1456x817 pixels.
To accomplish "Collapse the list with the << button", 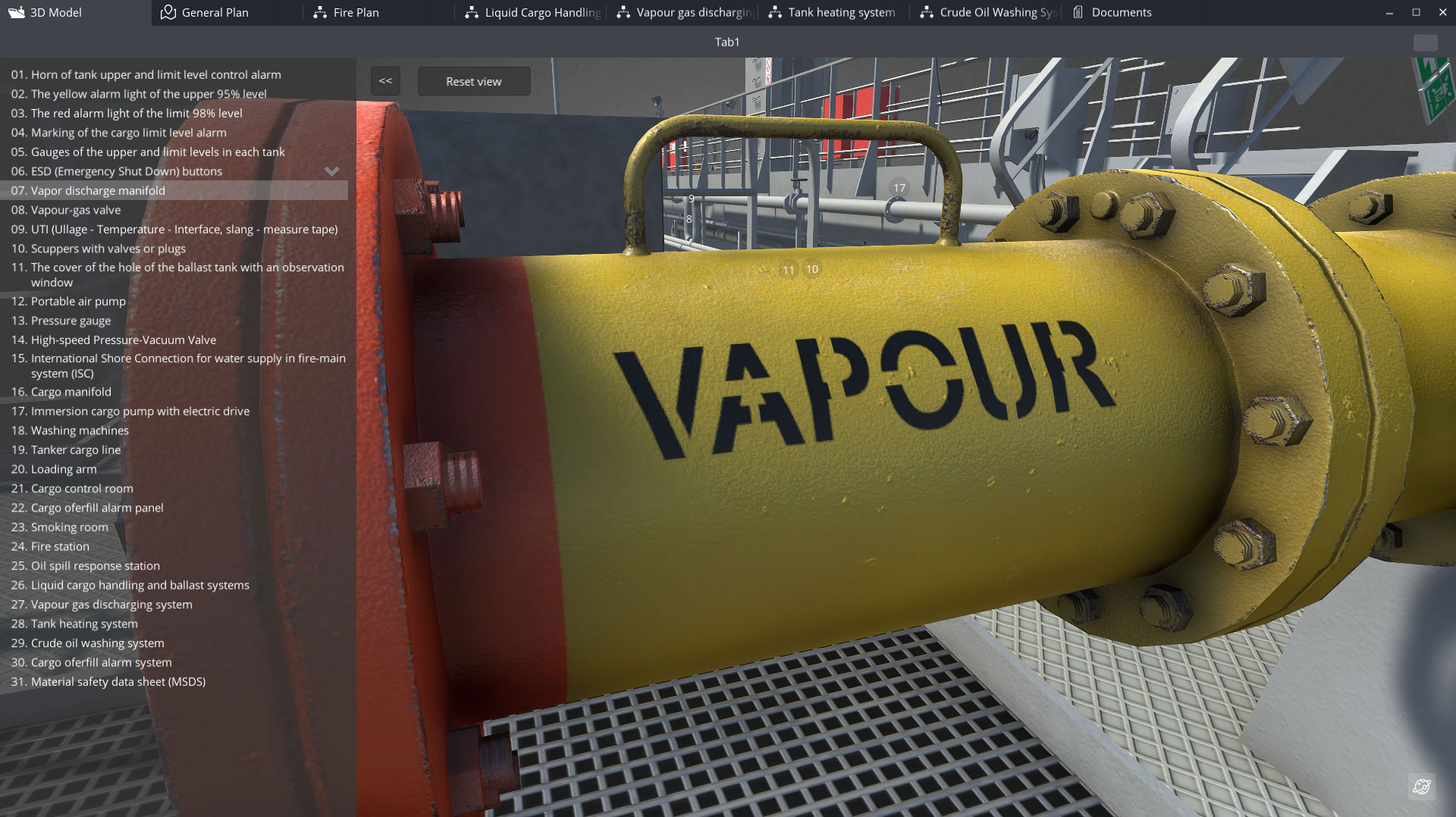I will pyautogui.click(x=385, y=81).
